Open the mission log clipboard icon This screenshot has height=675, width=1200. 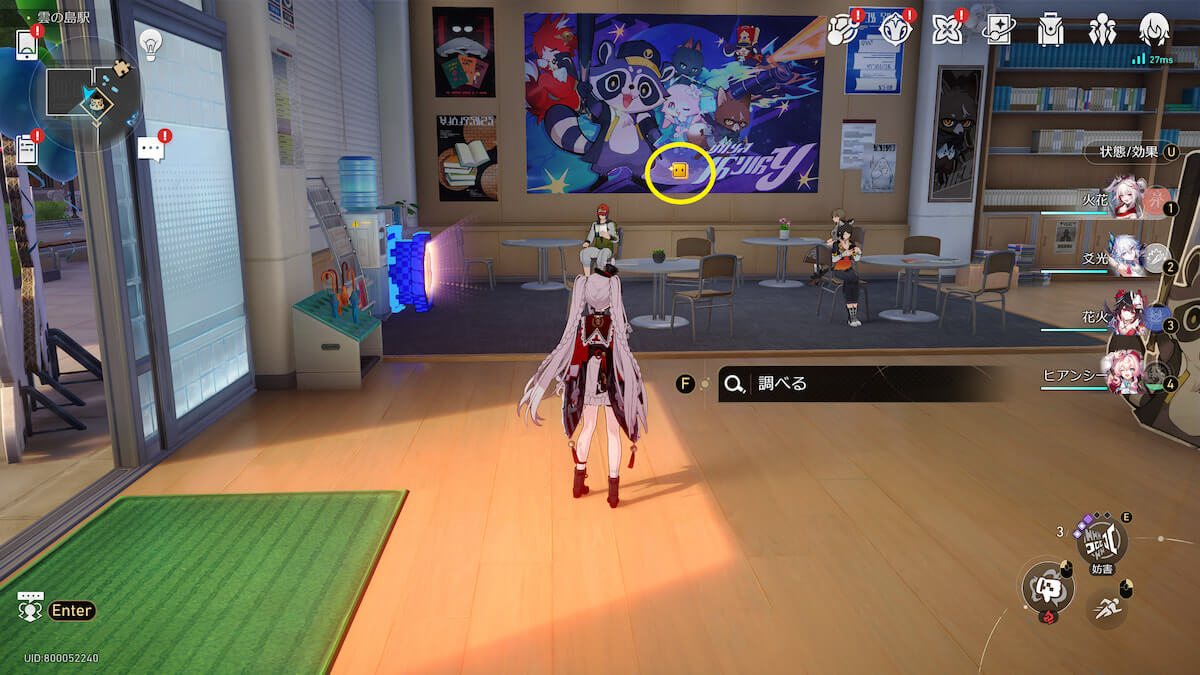(x=27, y=150)
